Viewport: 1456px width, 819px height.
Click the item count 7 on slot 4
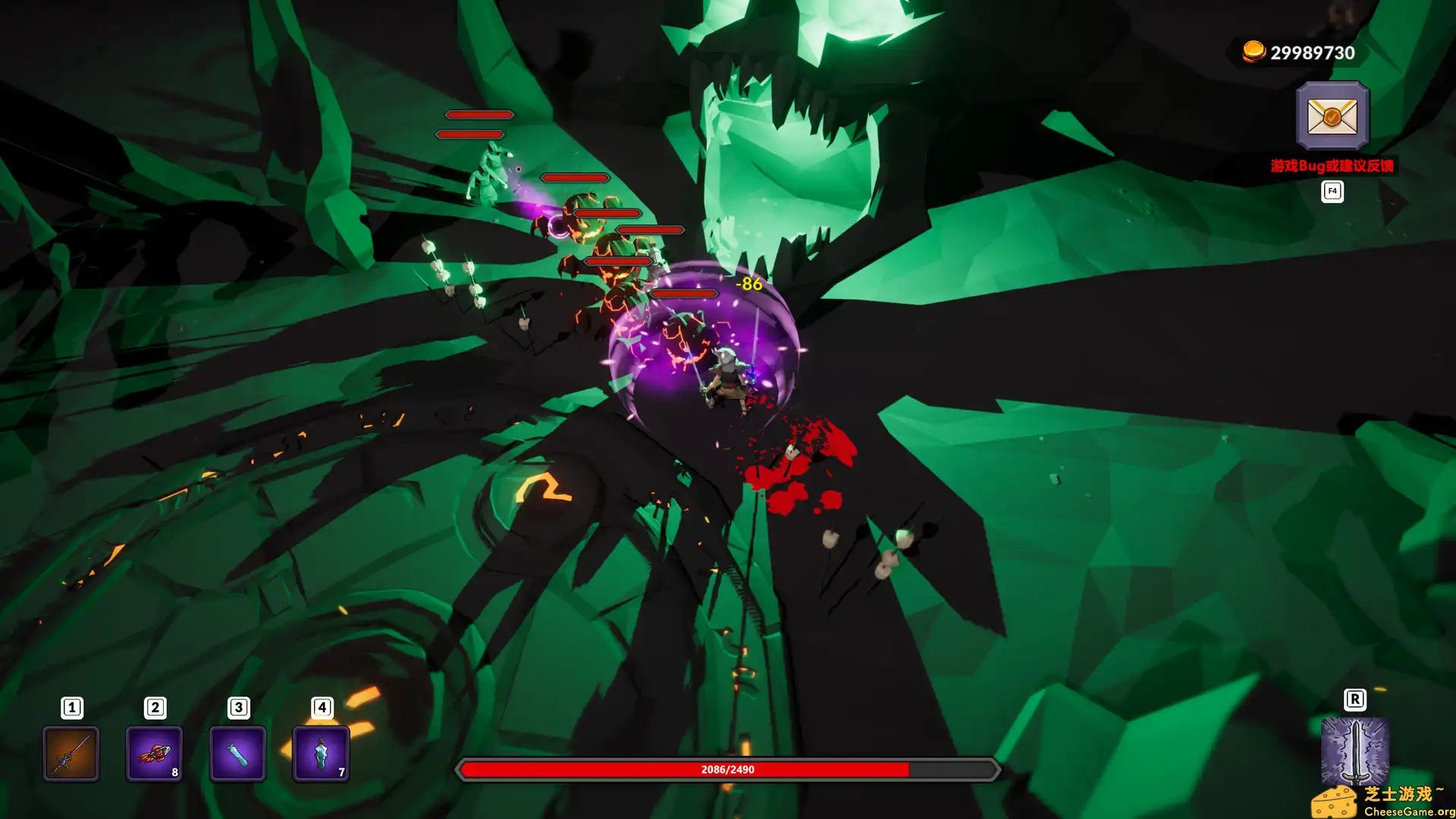point(340,773)
